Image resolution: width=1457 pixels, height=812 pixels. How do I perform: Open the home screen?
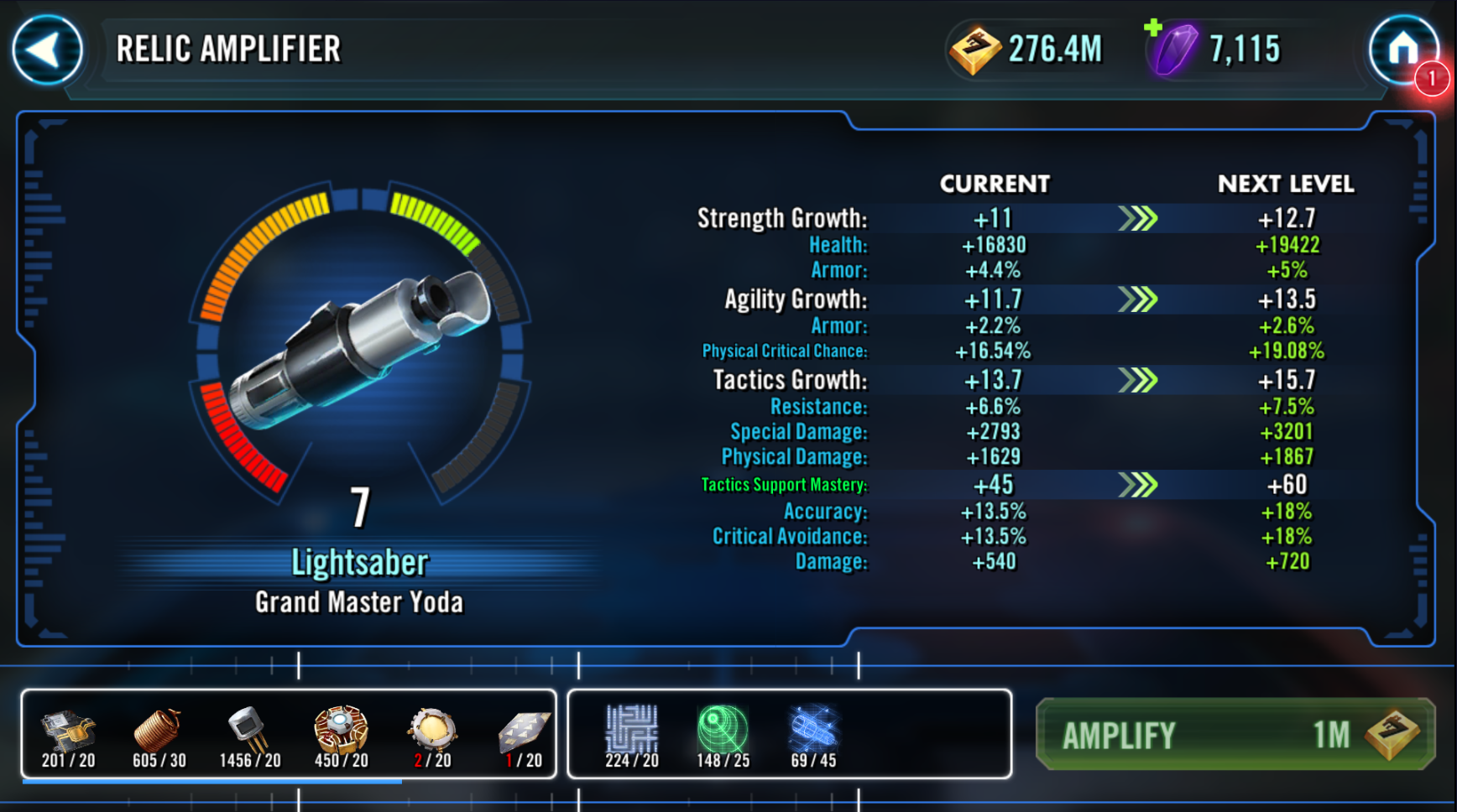[x=1403, y=49]
